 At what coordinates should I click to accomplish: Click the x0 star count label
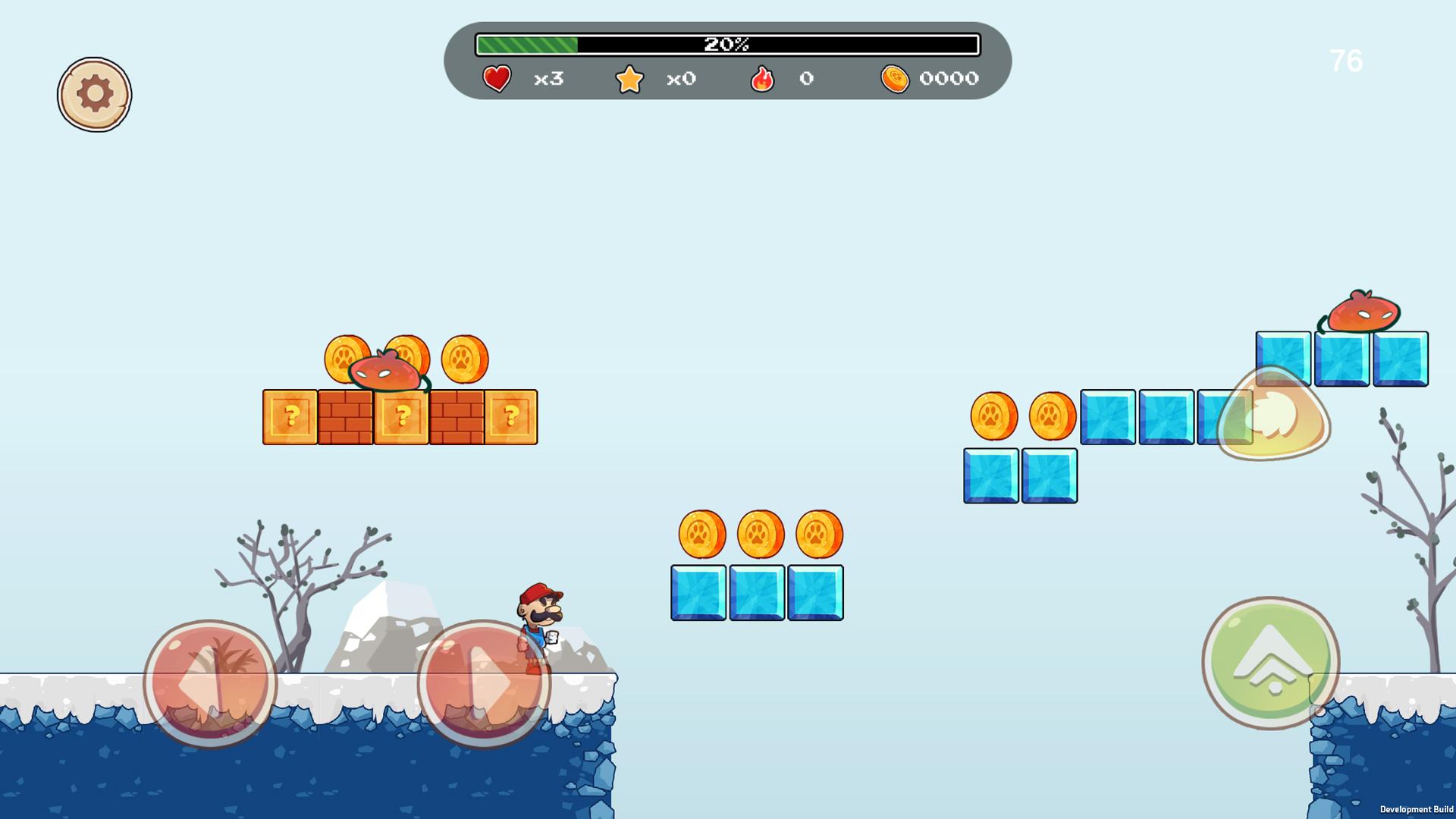pyautogui.click(x=680, y=79)
